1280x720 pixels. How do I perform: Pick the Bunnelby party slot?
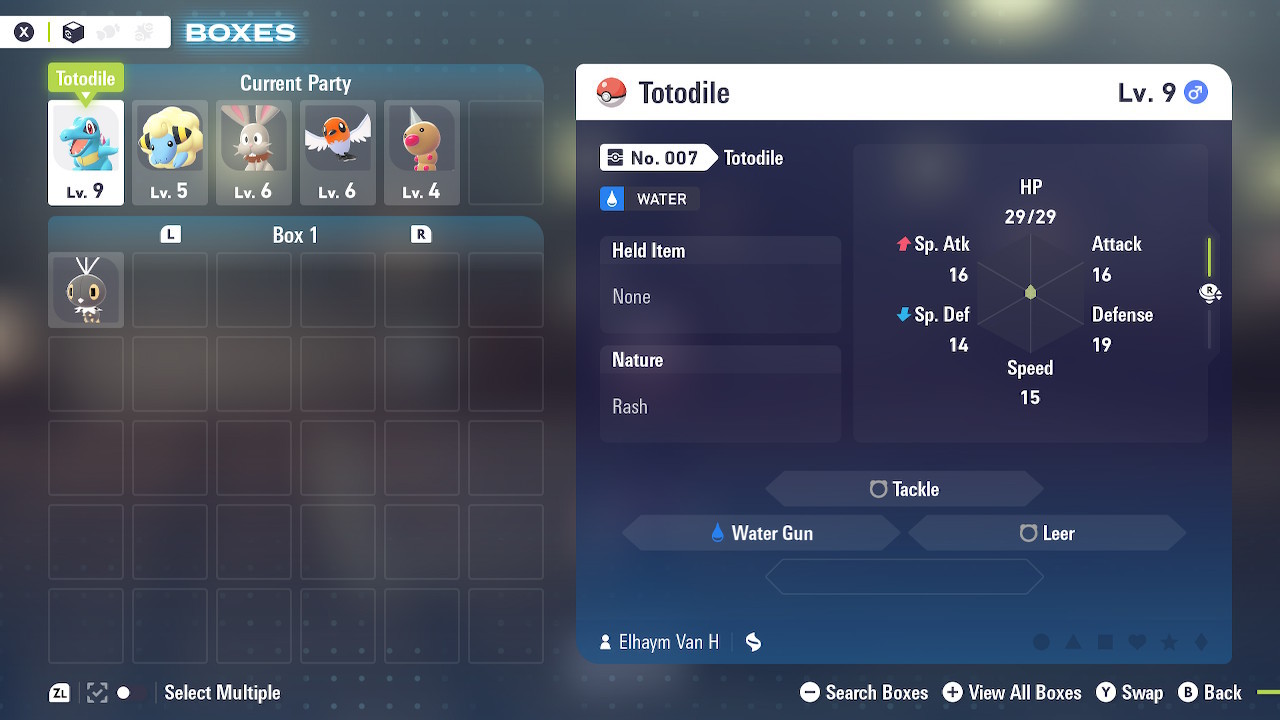(254, 152)
